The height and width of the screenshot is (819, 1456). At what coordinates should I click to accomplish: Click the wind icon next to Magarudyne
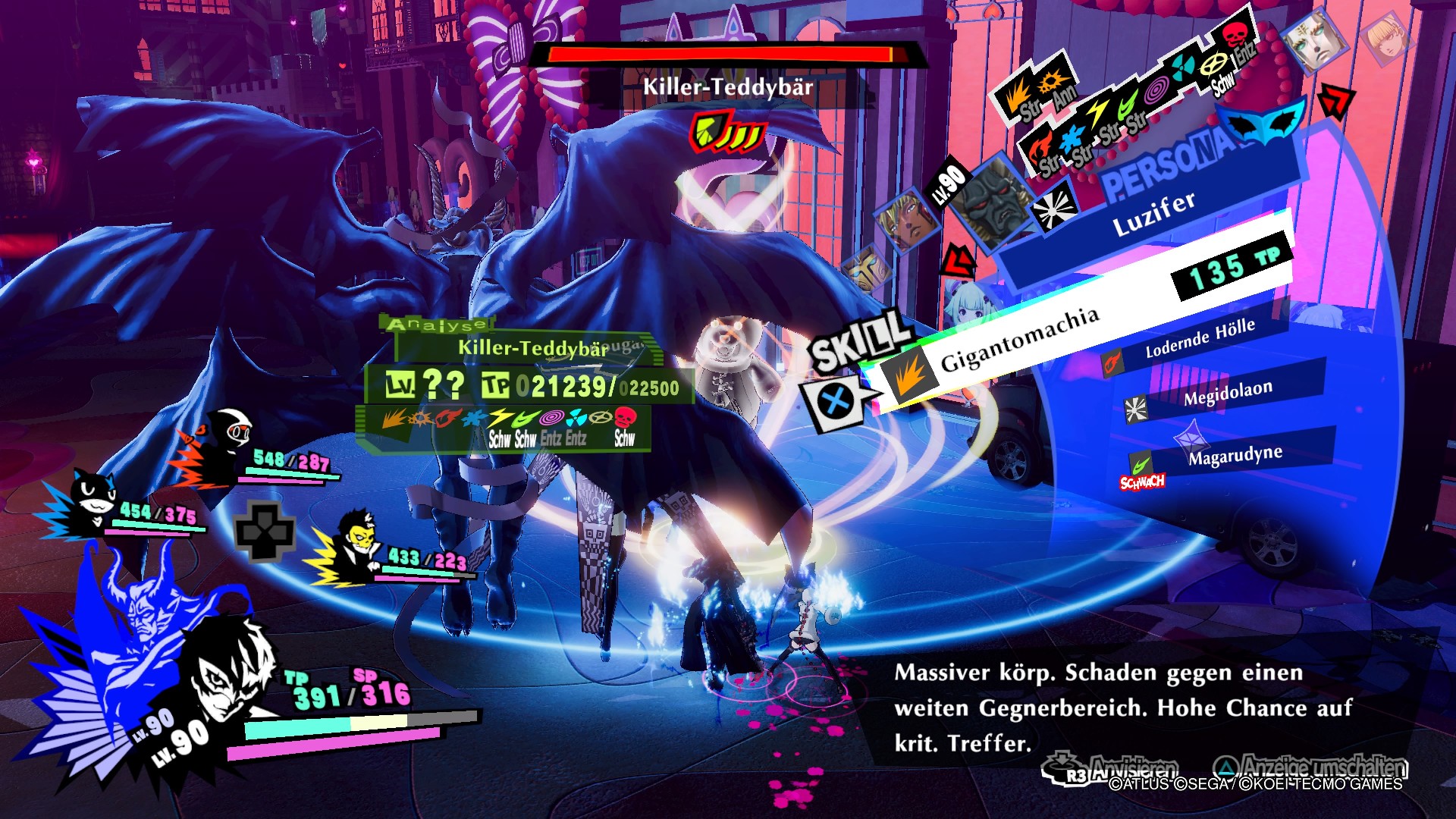coord(1142,465)
